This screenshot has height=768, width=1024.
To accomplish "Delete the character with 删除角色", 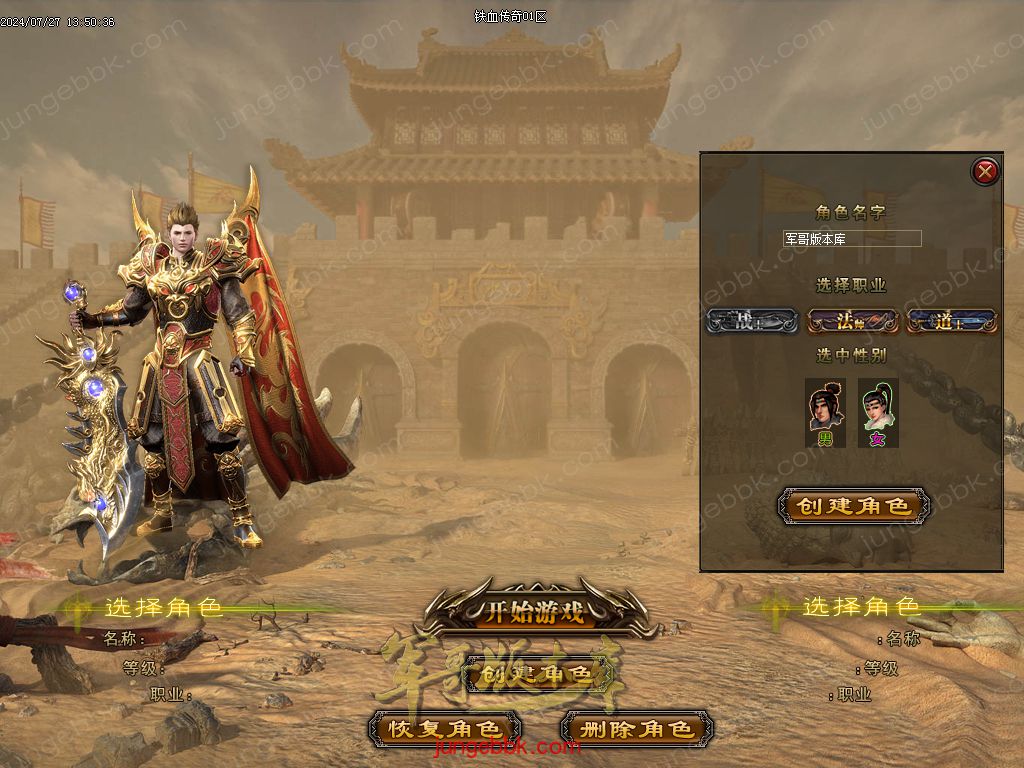I will coord(636,729).
